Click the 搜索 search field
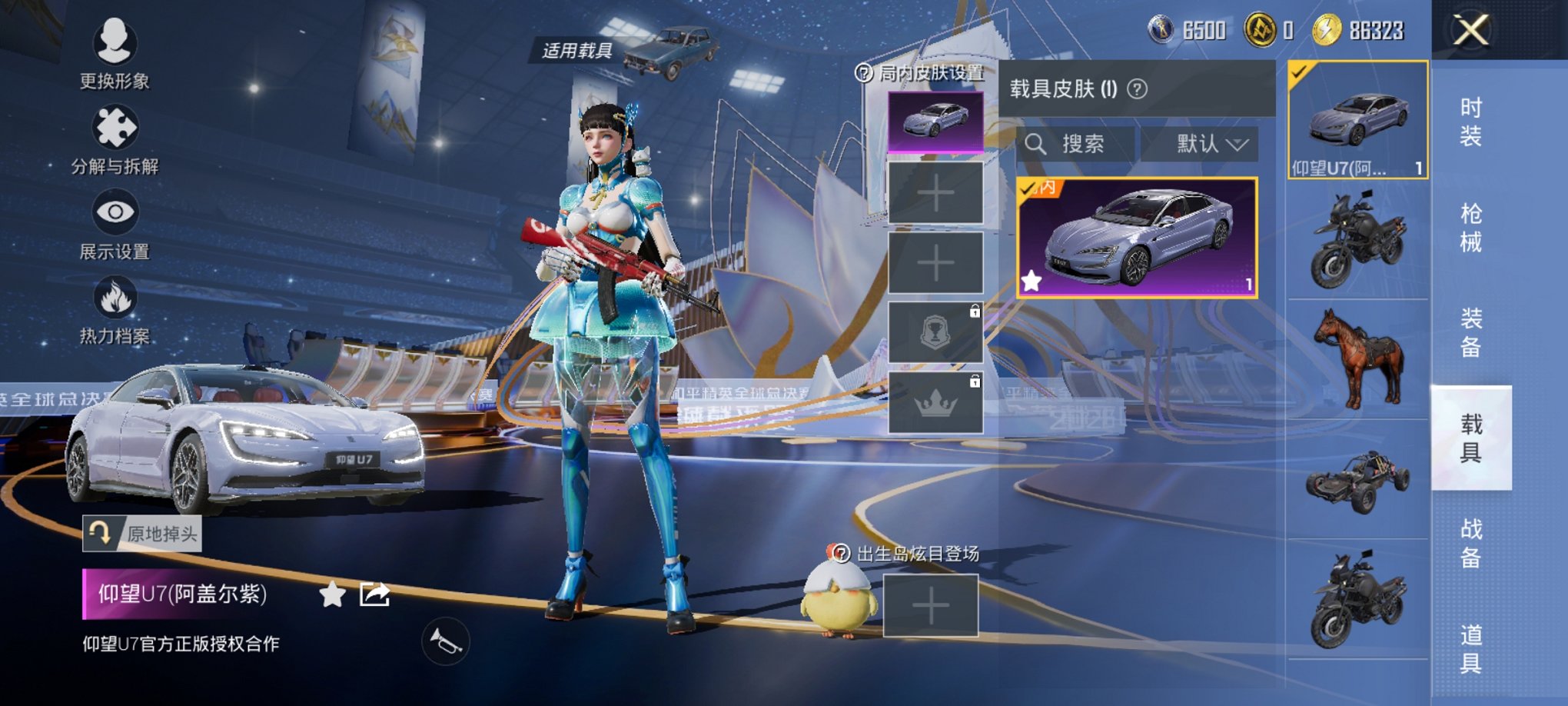Image resolution: width=1568 pixels, height=706 pixels. pos(1076,144)
